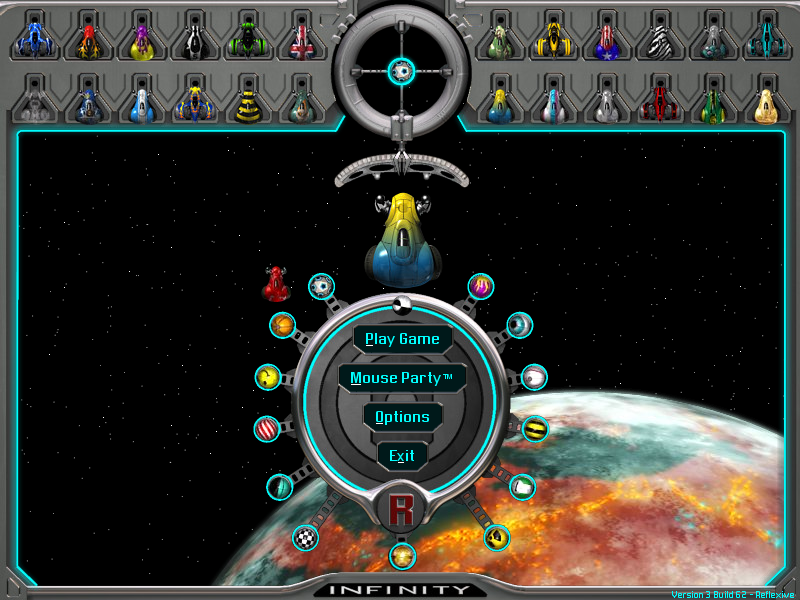The height and width of the screenshot is (600, 800).
Task: Select the yellow and black striped ball
Action: [x=536, y=429]
